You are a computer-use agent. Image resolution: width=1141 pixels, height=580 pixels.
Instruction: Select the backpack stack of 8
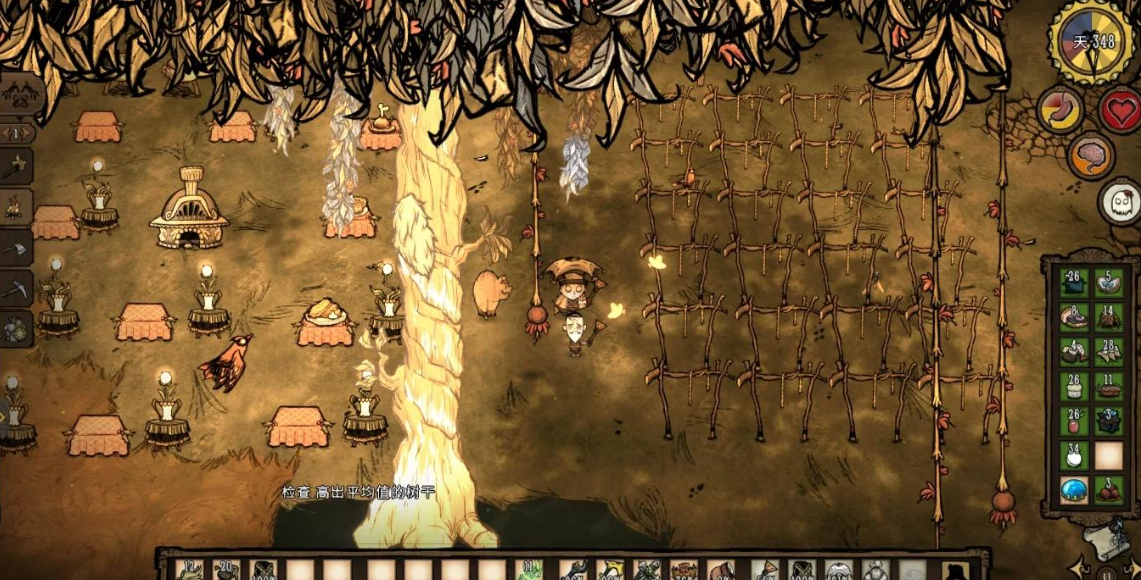point(1074,319)
